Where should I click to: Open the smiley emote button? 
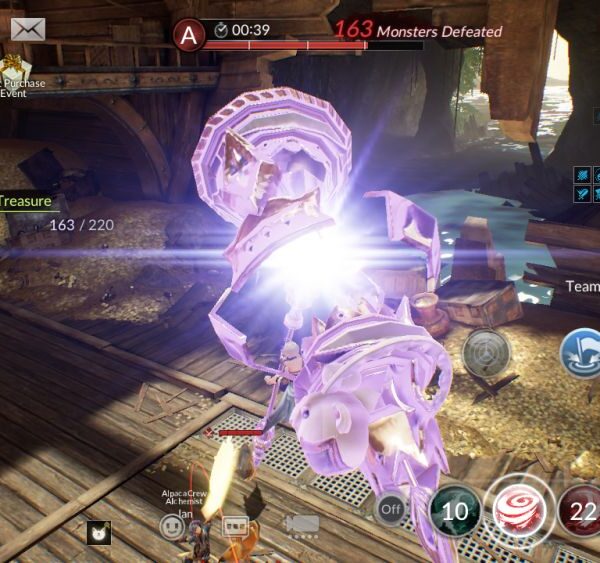coord(172,526)
